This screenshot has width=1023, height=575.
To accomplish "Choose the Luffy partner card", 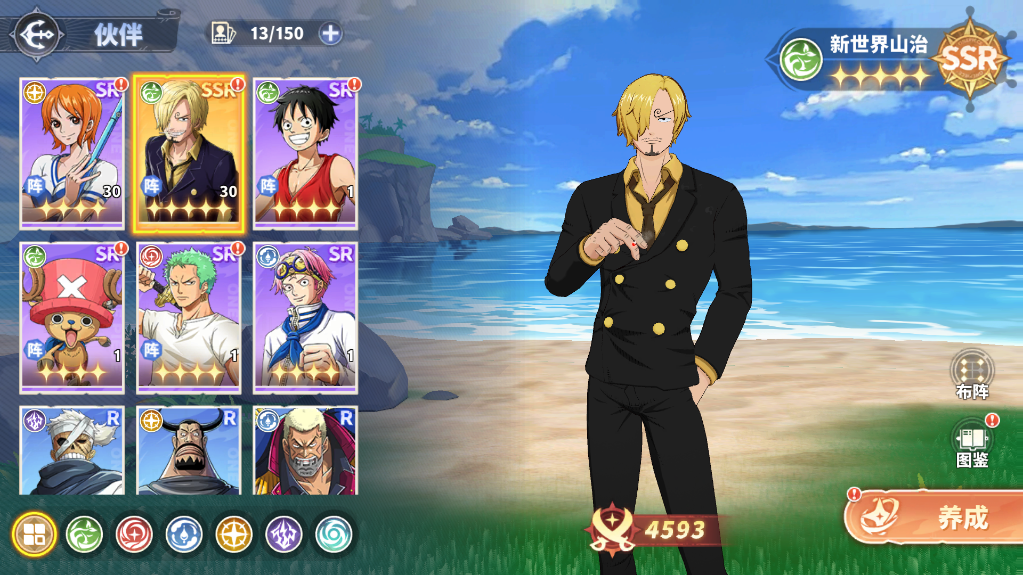I will pyautogui.click(x=306, y=153).
